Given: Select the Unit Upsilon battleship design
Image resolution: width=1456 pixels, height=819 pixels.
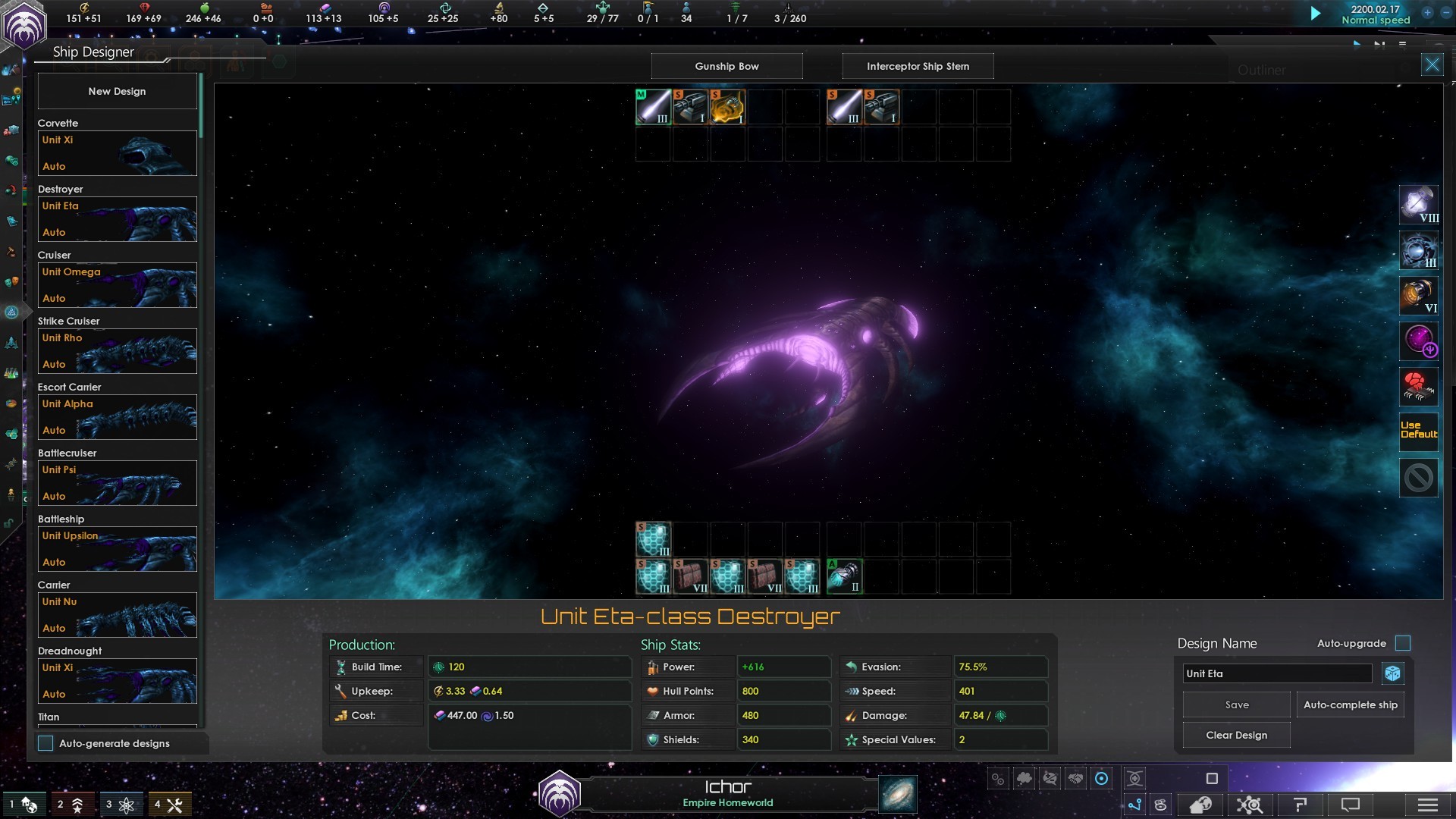Looking at the screenshot, I should (118, 549).
